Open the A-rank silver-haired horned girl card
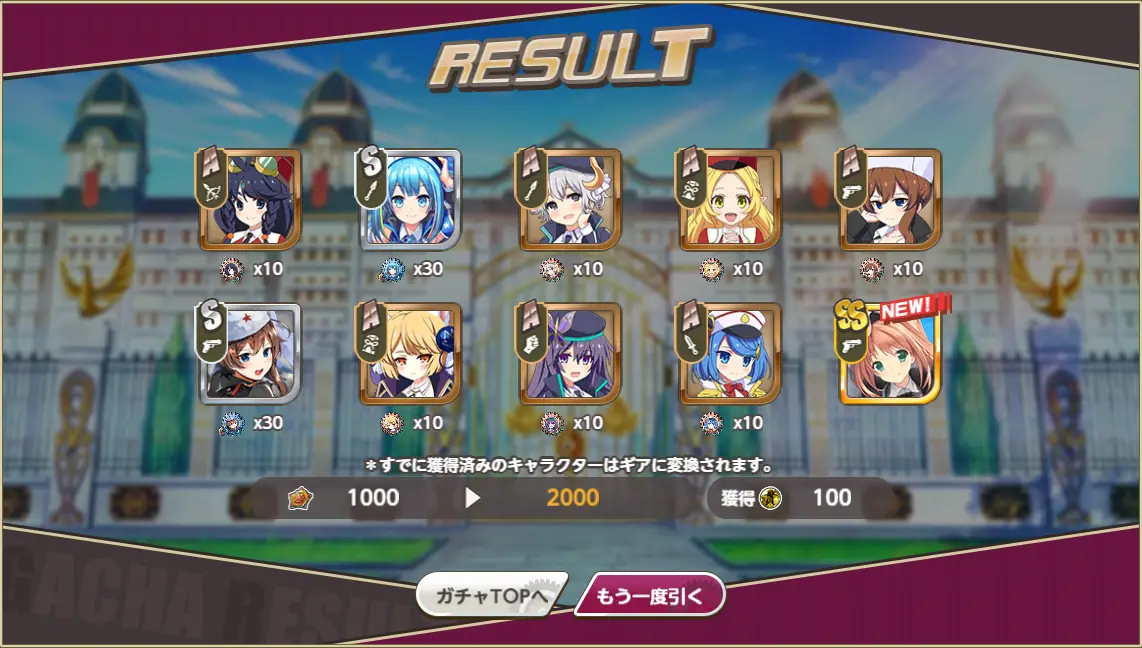This screenshot has height=648, width=1142. (570, 200)
